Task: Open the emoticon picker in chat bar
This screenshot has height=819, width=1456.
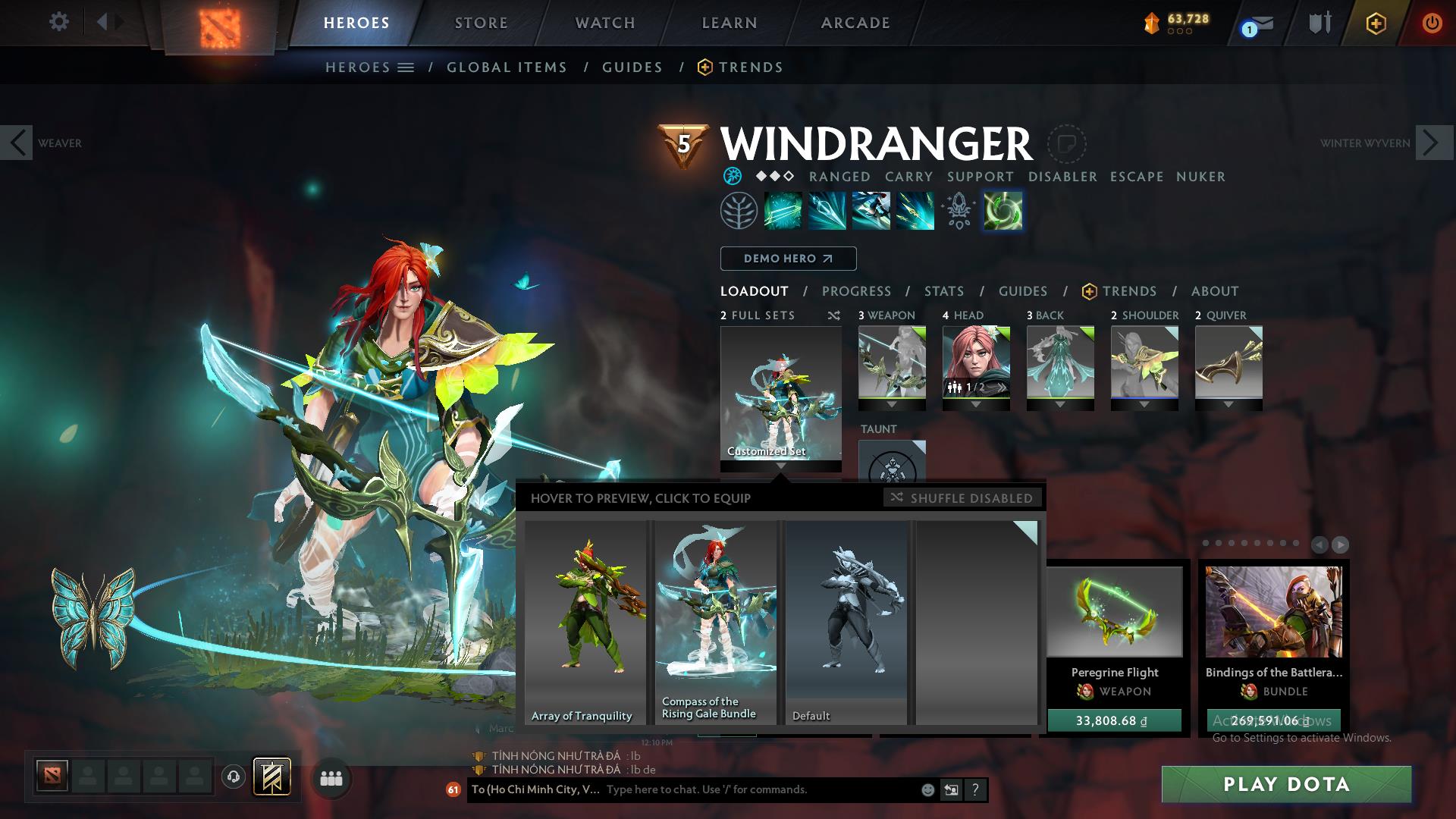Action: point(927,789)
